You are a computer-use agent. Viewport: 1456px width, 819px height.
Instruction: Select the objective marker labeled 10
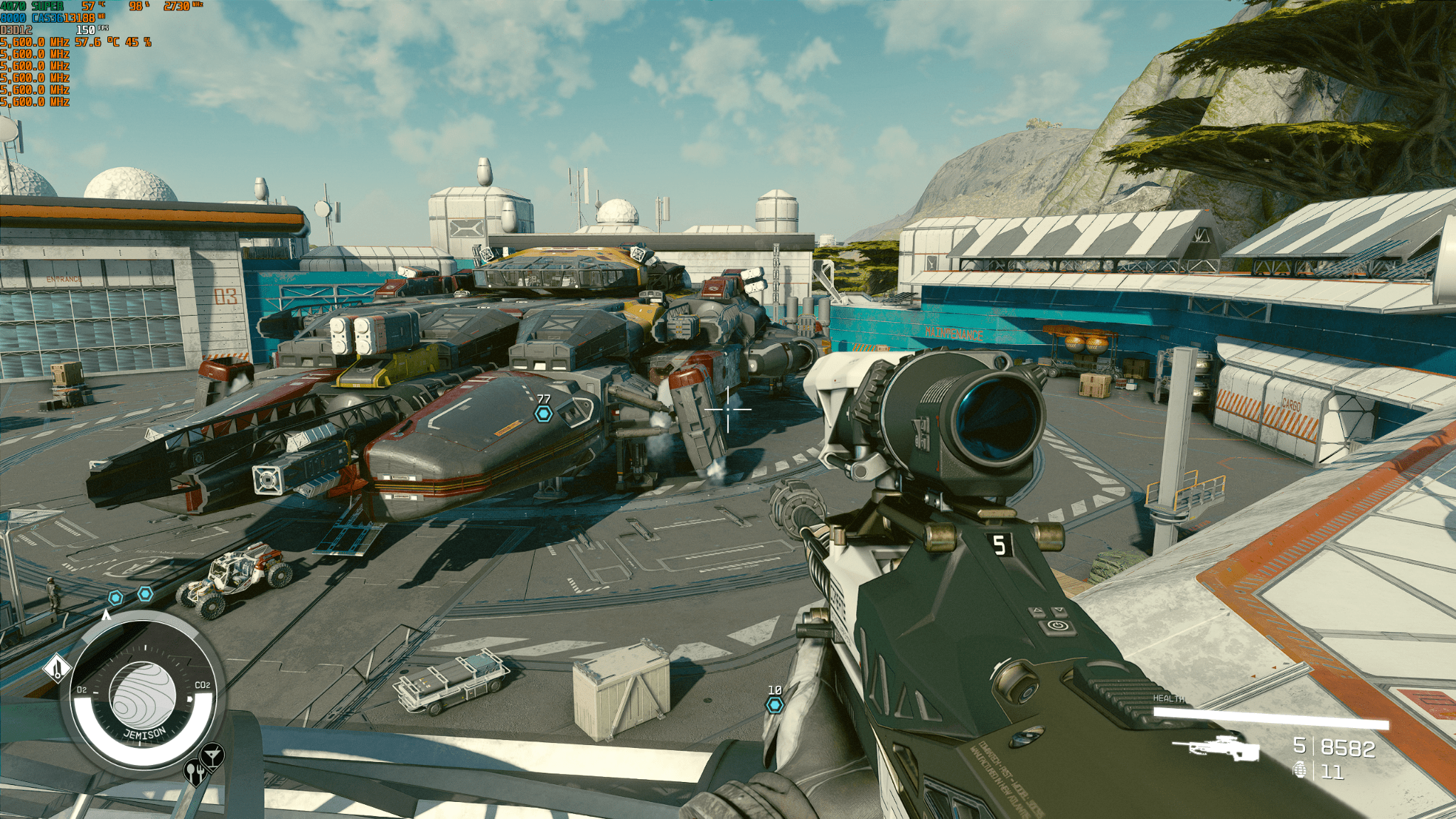click(x=774, y=705)
